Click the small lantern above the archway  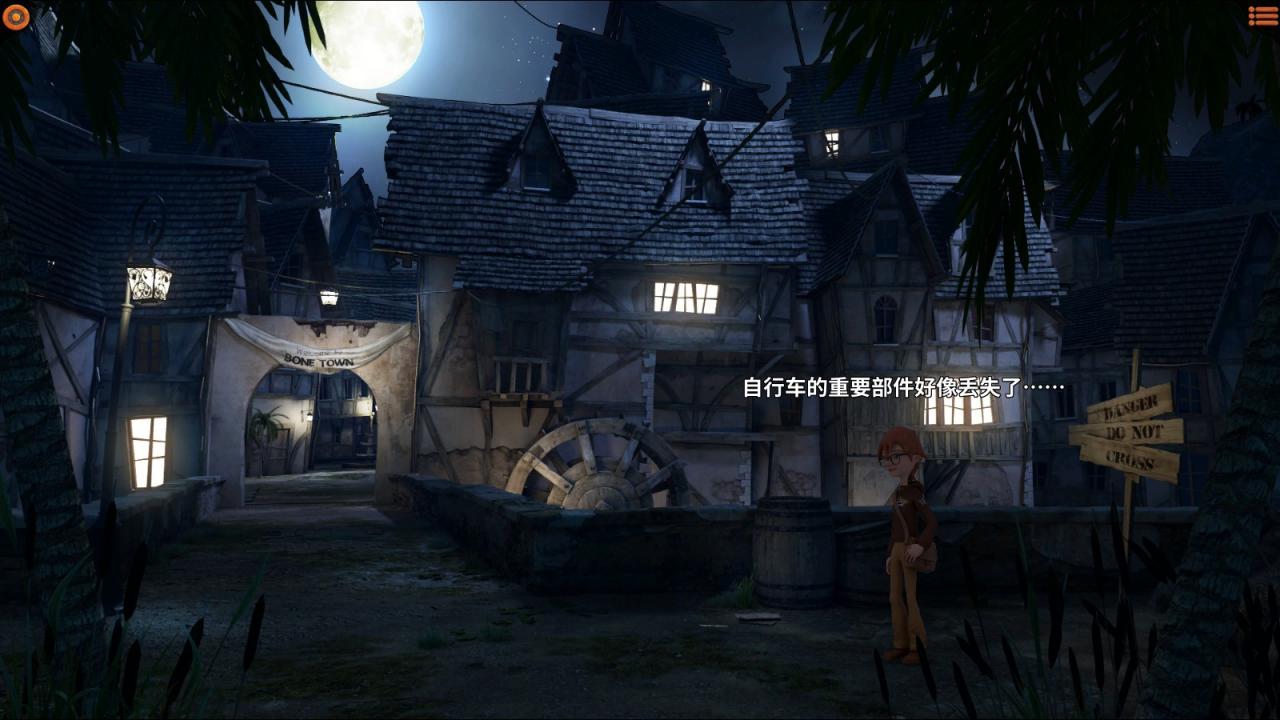pyautogui.click(x=330, y=295)
